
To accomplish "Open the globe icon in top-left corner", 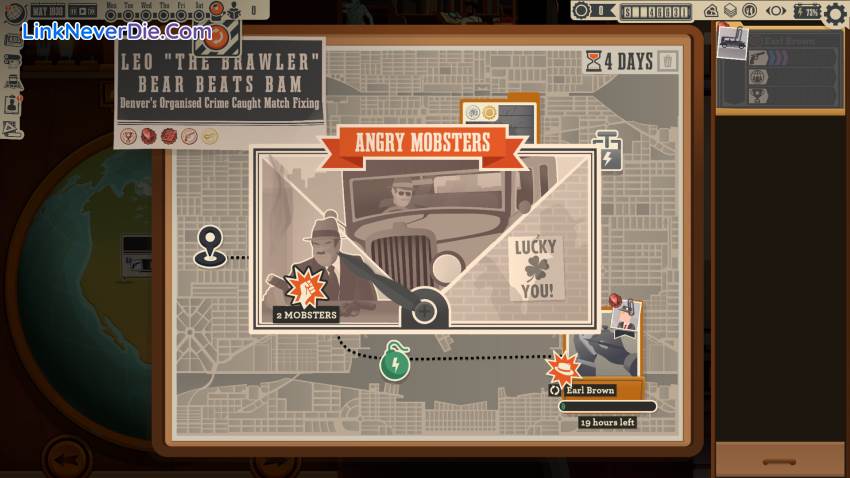I will coord(12,11).
